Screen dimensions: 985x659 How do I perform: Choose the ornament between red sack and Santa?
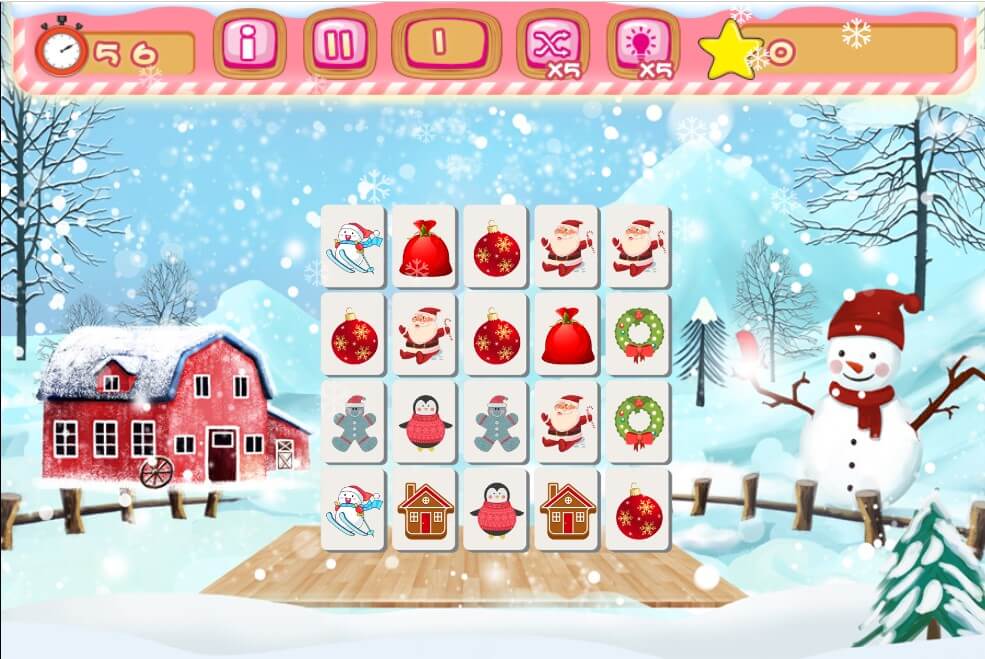coord(497,248)
